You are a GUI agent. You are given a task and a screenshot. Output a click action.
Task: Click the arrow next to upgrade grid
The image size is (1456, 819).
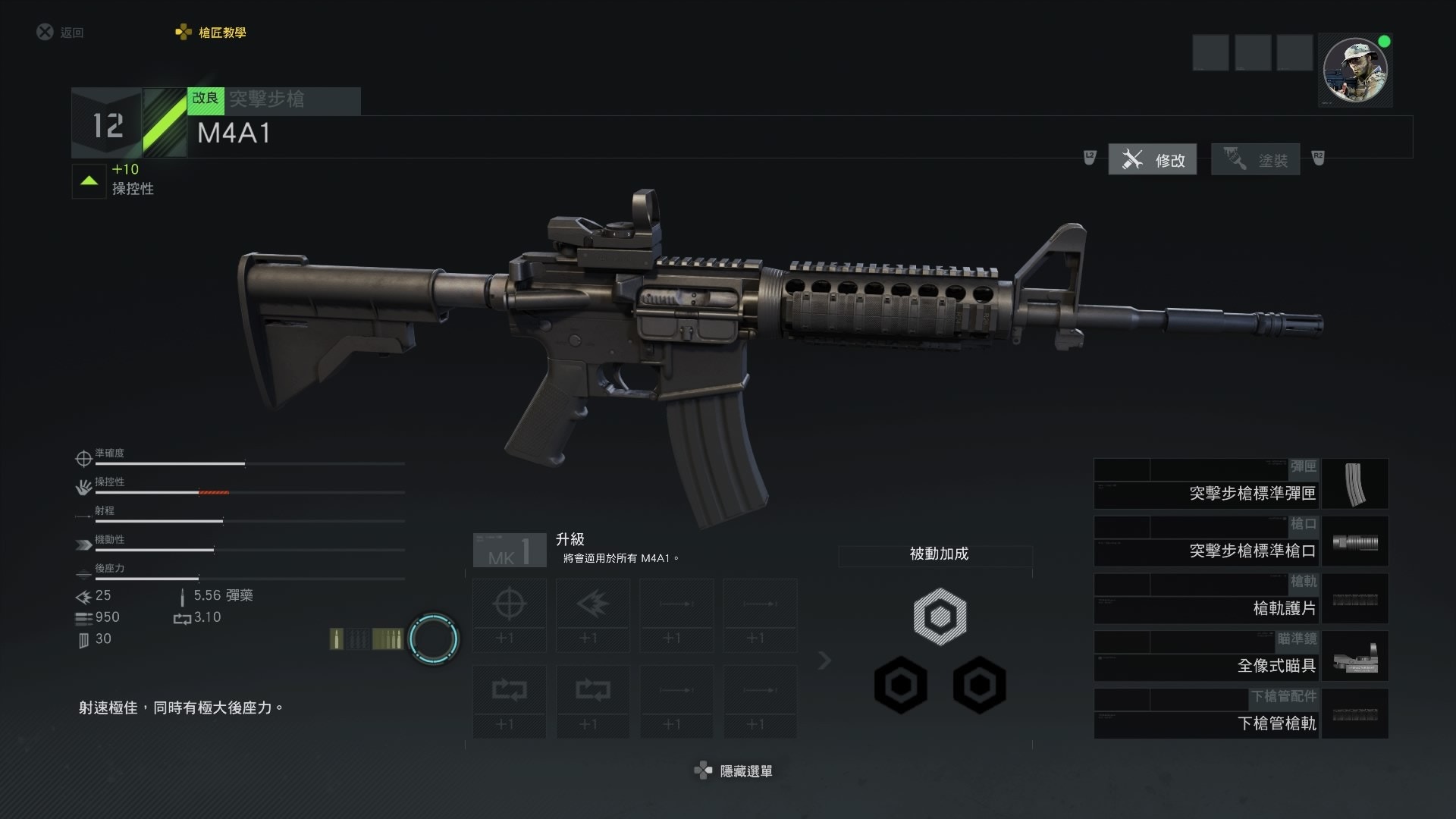[x=825, y=661]
